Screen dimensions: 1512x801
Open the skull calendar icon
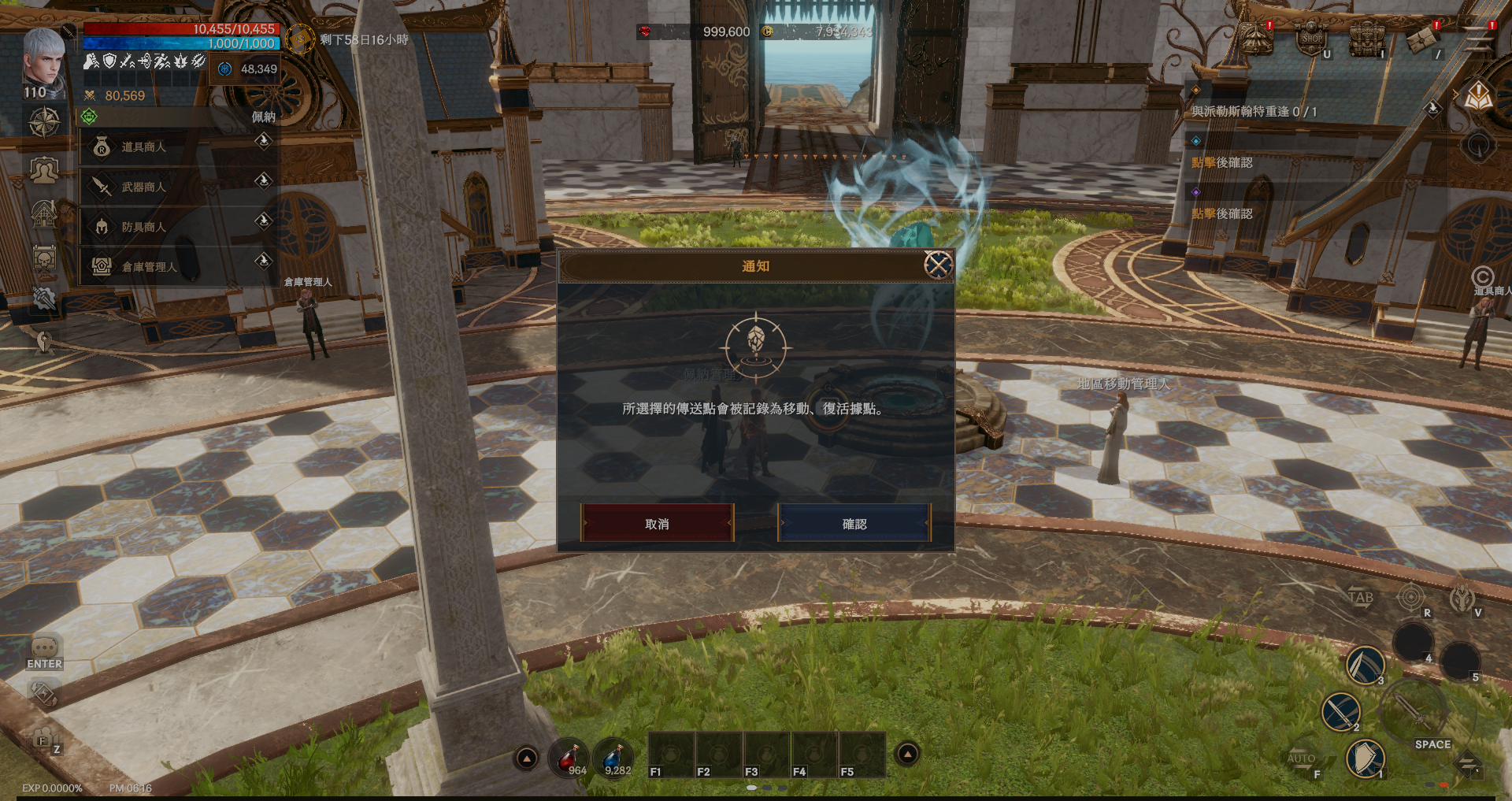44,258
